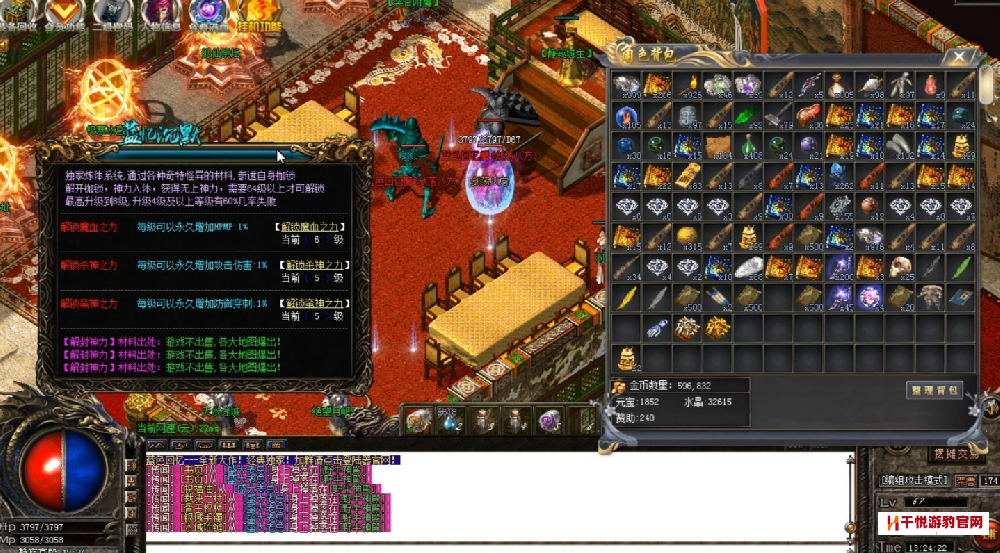Click the 整理背包 sort backpack button

[x=934, y=390]
